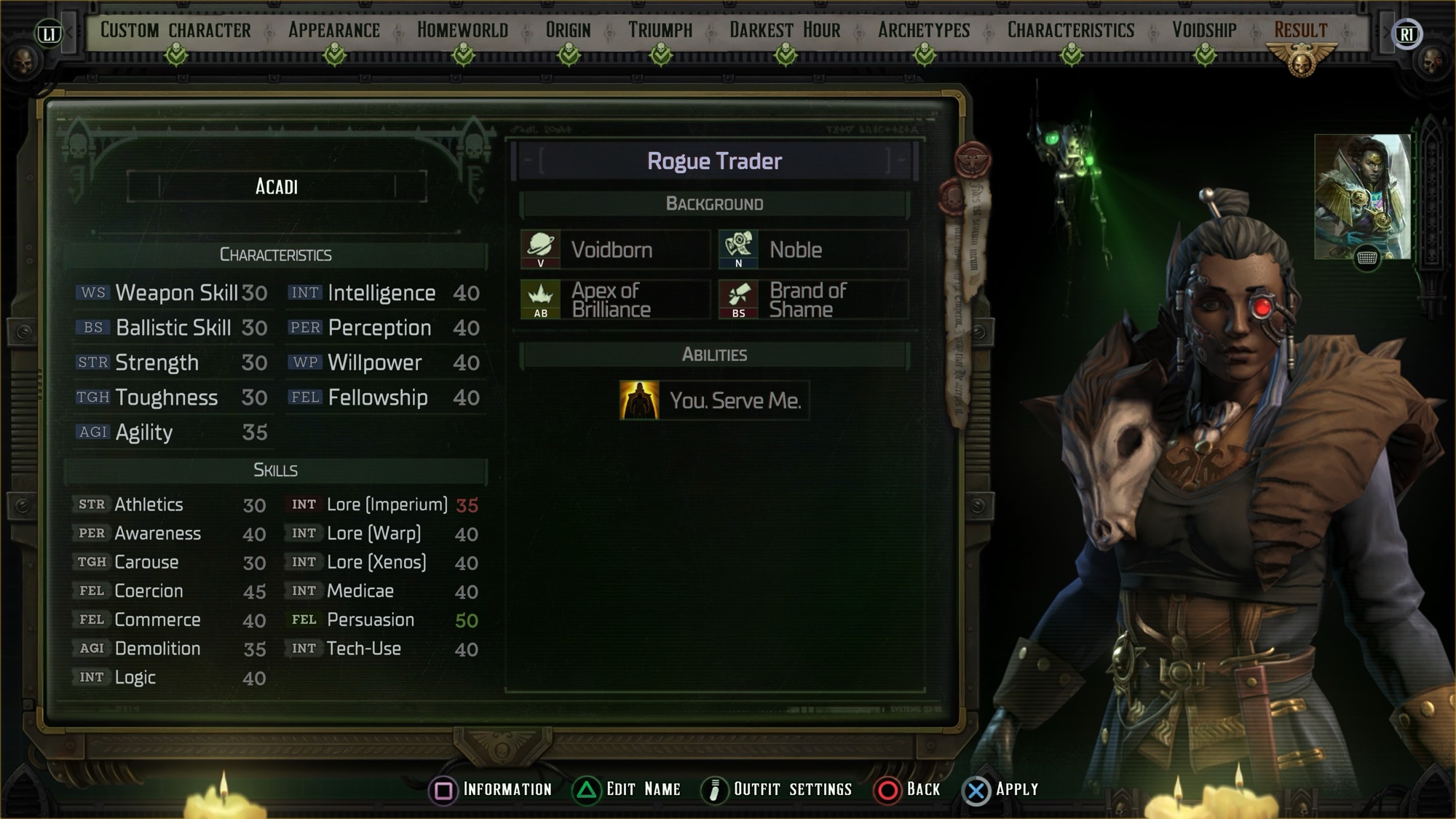Select the Voidborn background entry
Viewport: 1456px width, 819px height.
[615, 250]
